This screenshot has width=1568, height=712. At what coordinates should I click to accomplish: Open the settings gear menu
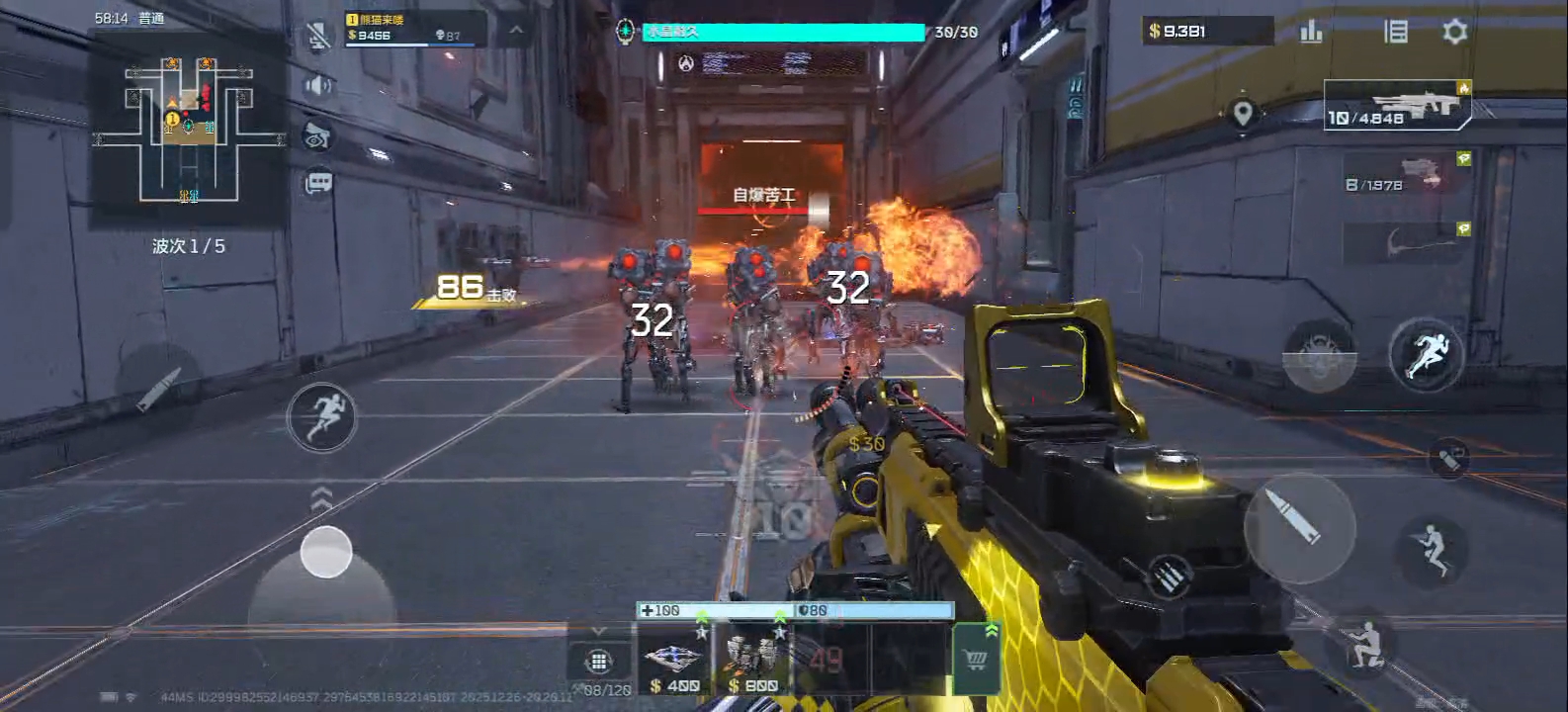[x=1454, y=32]
